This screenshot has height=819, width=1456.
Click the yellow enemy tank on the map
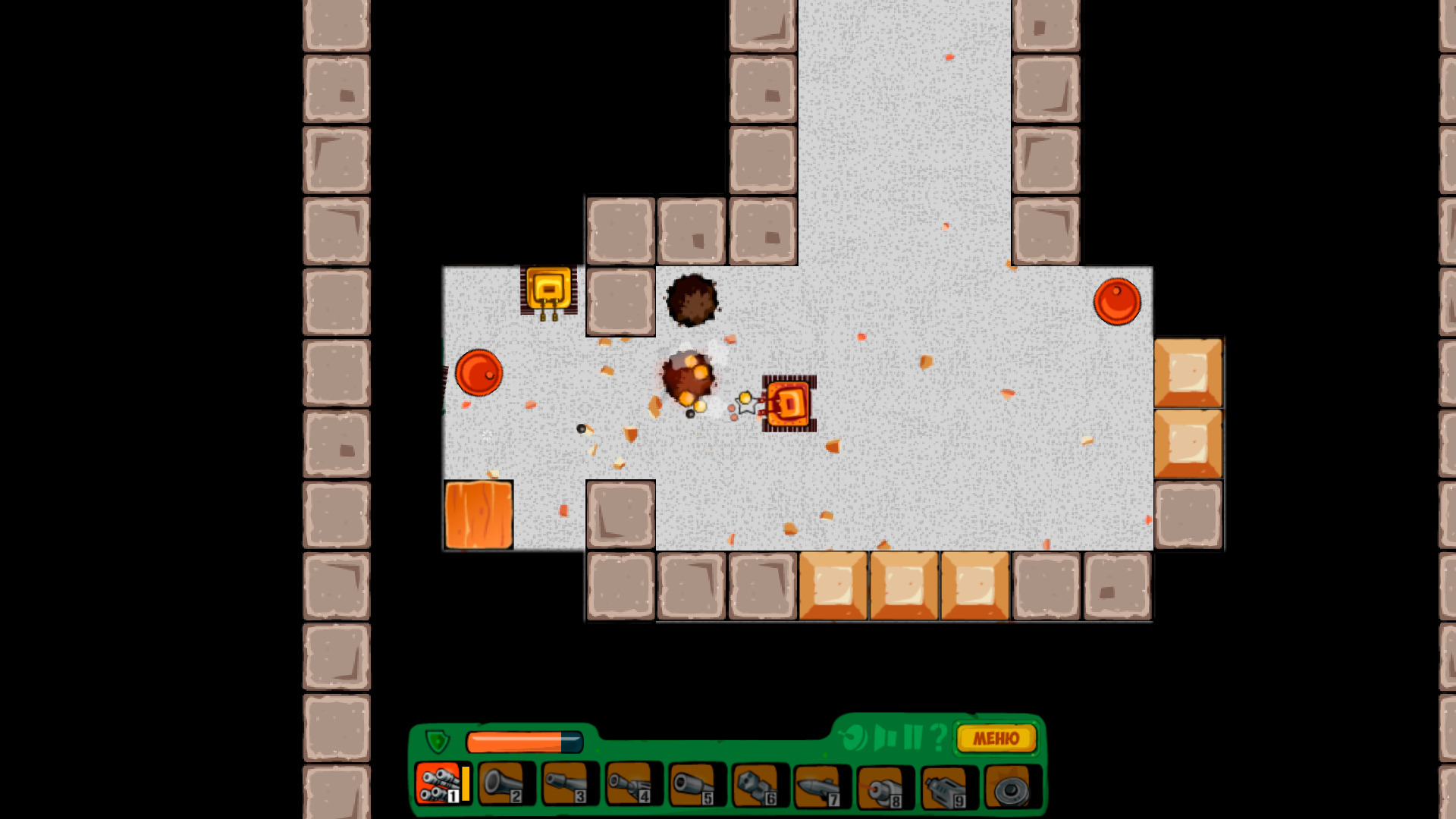point(548,290)
